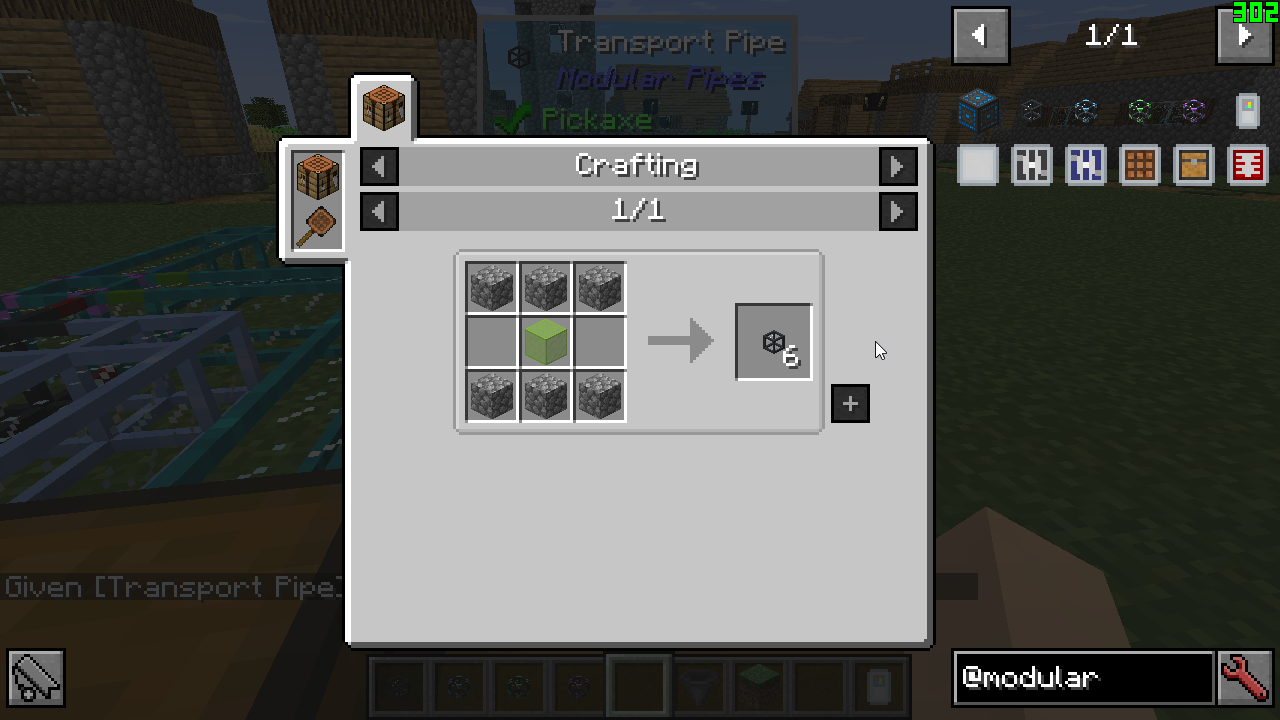
Task: Pick the green pipe item
Action: point(1139,111)
